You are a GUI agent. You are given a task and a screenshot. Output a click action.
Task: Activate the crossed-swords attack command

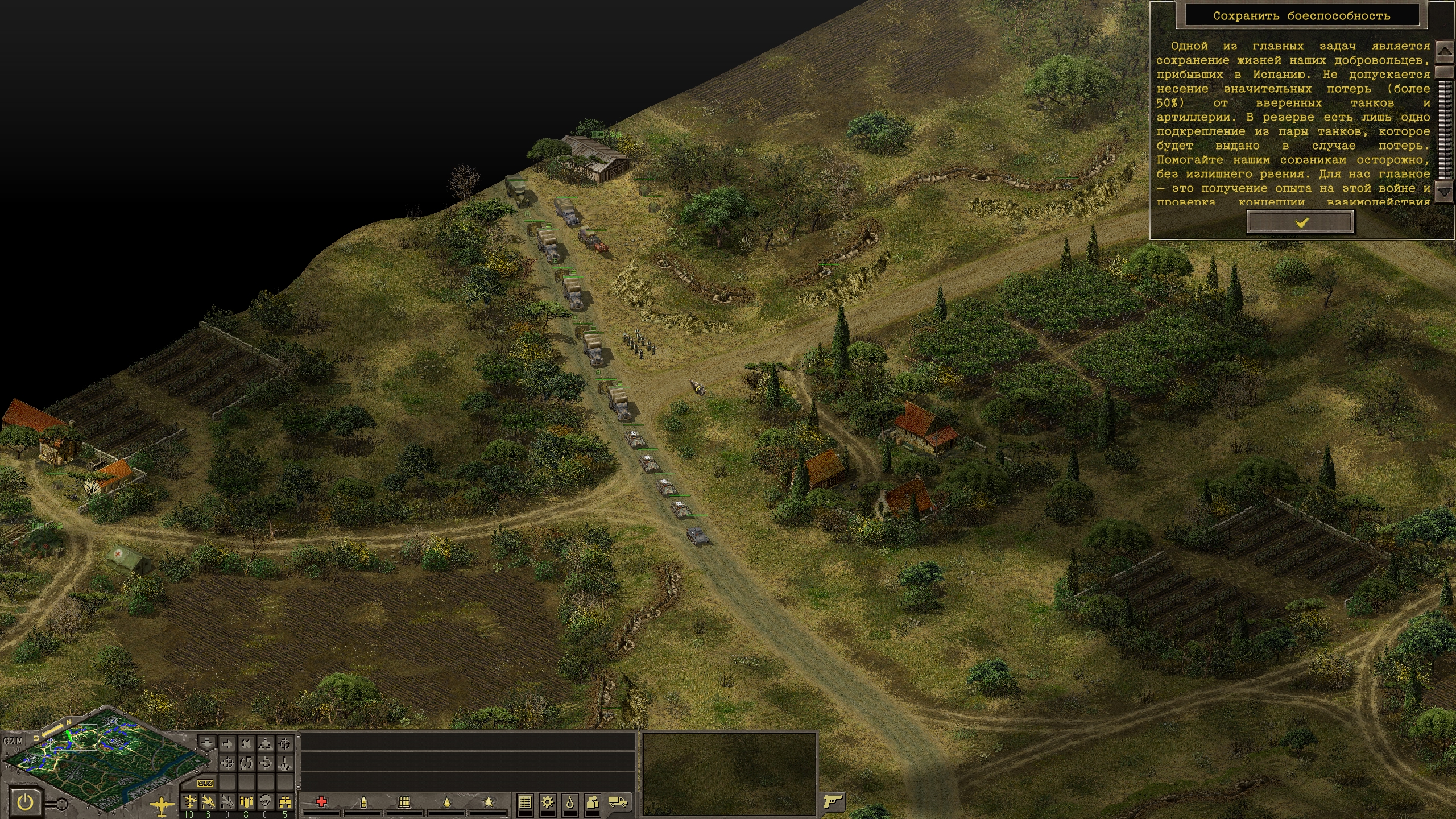coord(246,743)
